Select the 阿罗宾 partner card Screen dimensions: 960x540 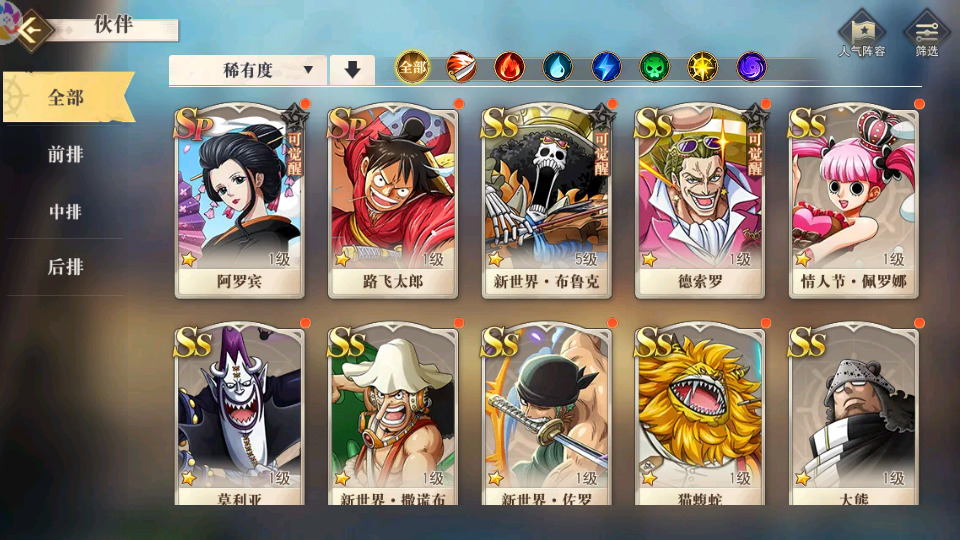(239, 200)
